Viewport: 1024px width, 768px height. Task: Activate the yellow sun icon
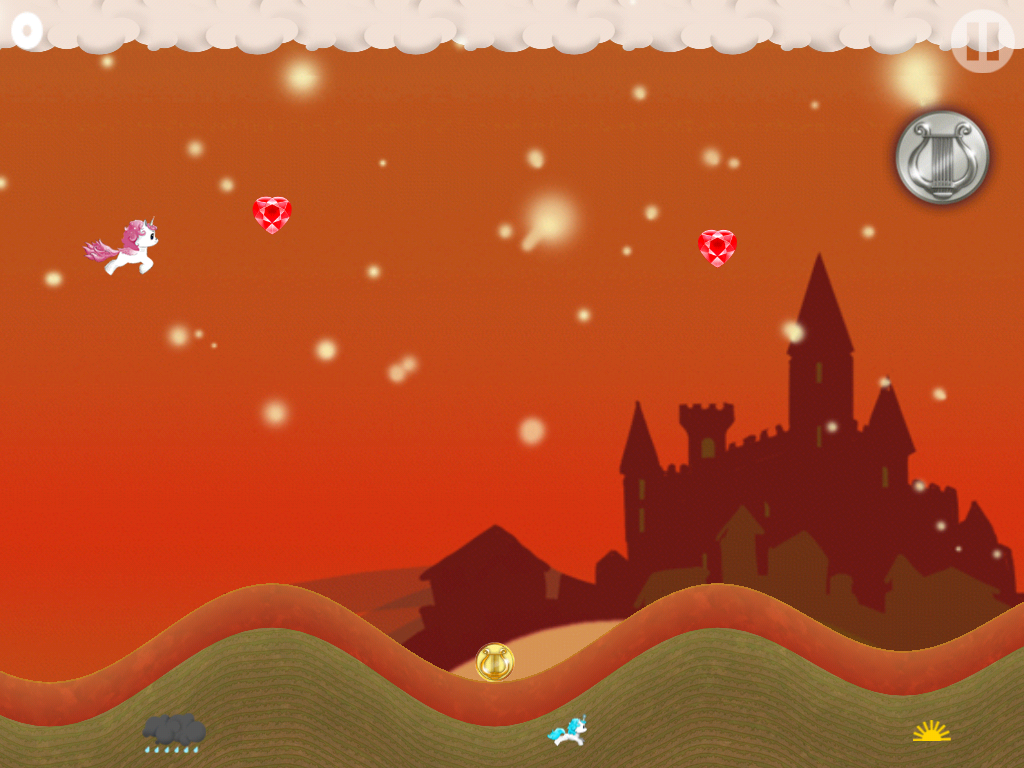[x=931, y=731]
